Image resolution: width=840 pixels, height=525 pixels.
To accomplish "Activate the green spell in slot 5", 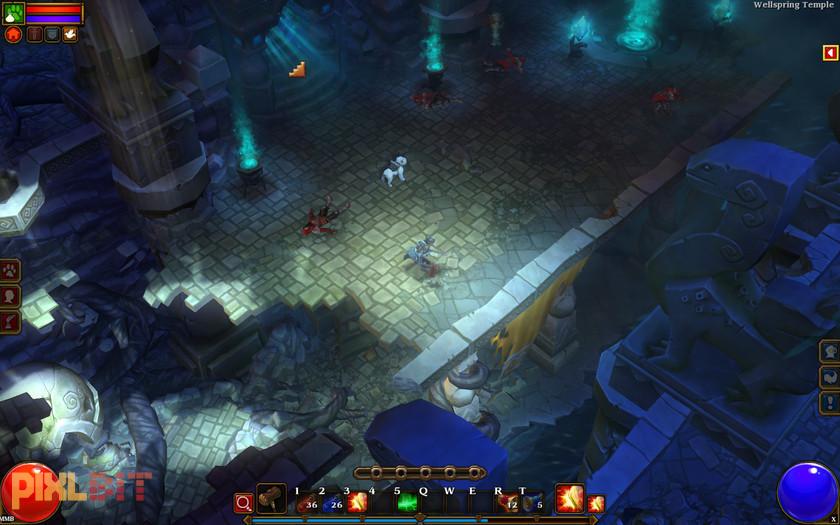I will (x=407, y=501).
